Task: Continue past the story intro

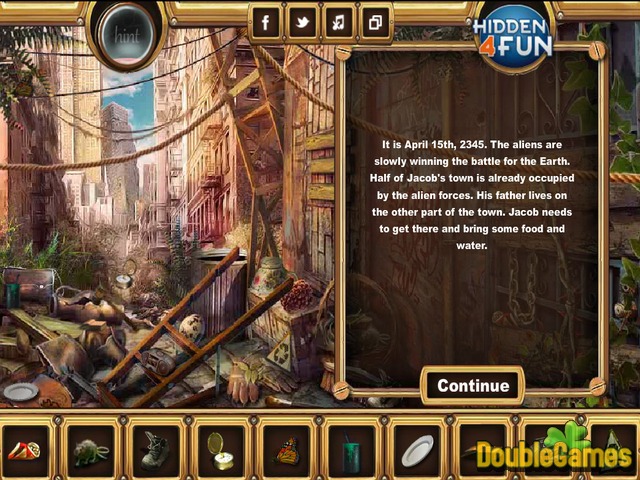Action: point(473,386)
